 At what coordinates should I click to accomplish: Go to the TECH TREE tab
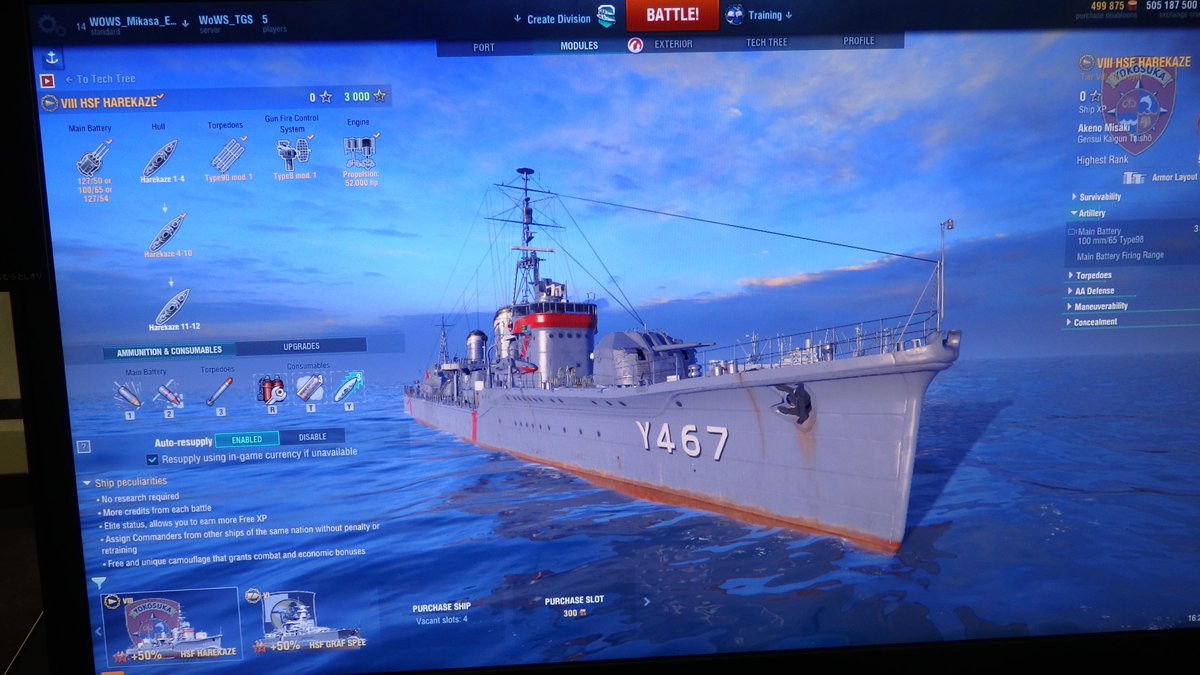pos(767,43)
